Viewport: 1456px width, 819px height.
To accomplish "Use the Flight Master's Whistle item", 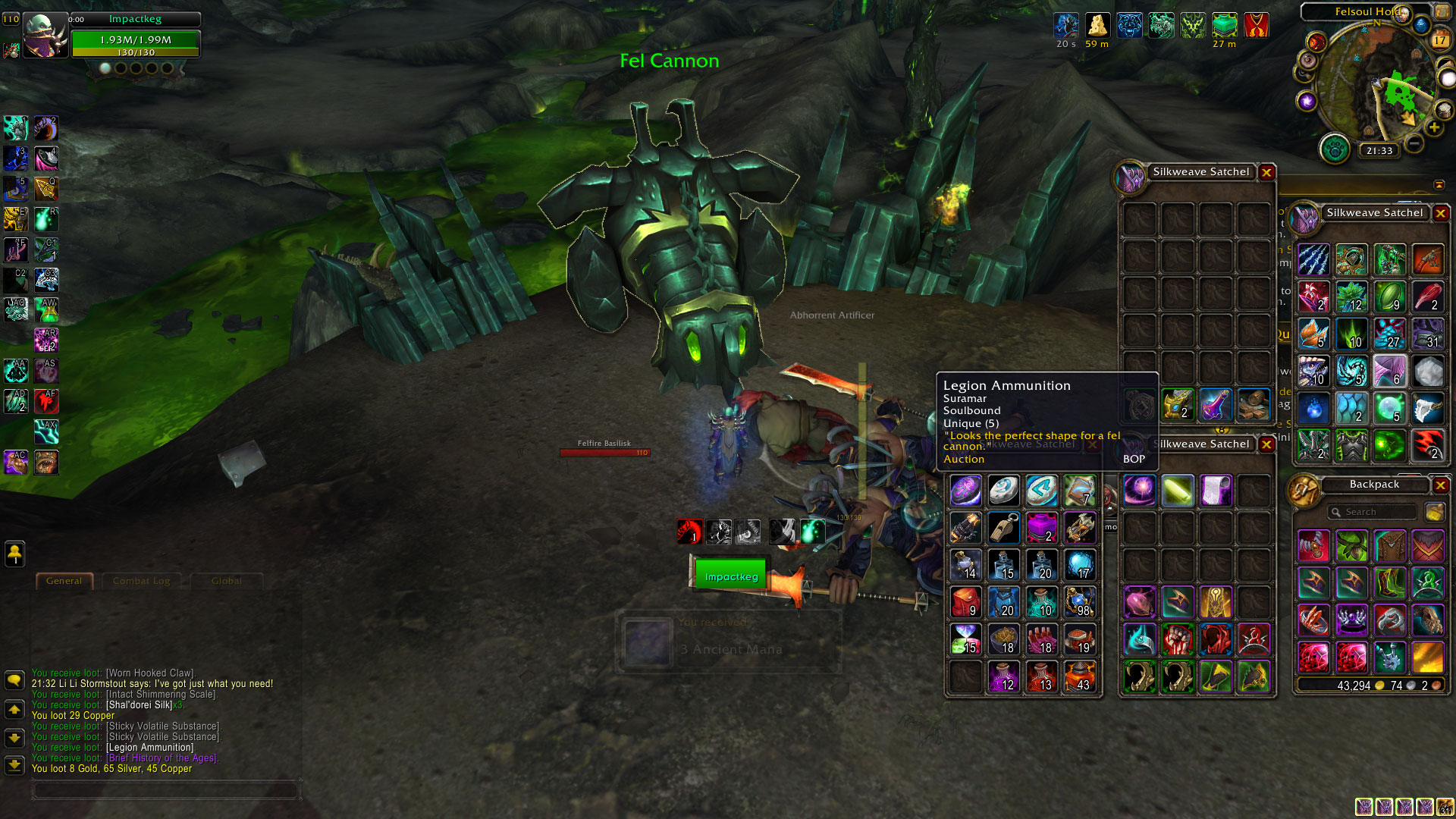I will click(x=1004, y=528).
